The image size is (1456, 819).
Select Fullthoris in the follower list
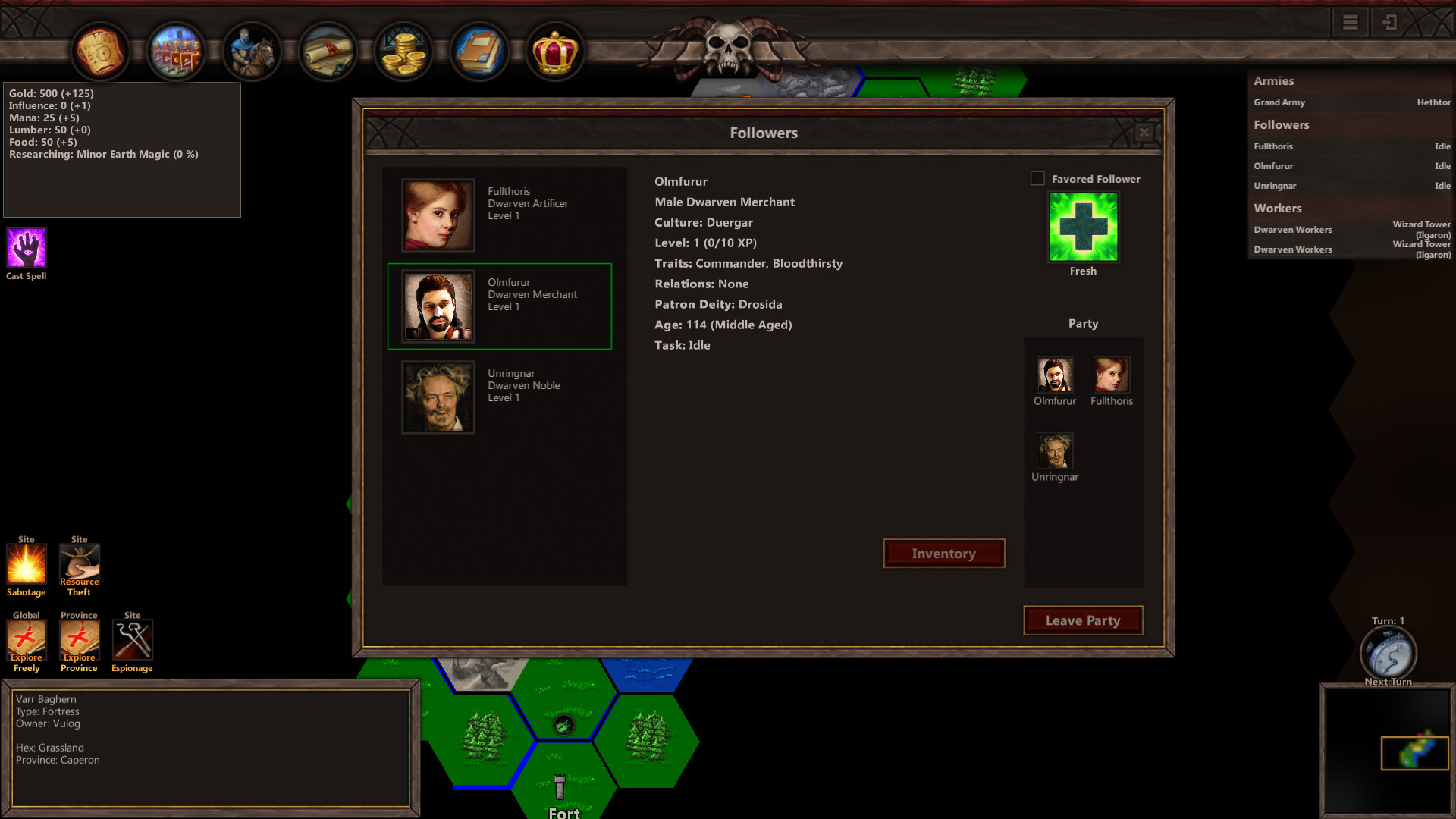(500, 215)
